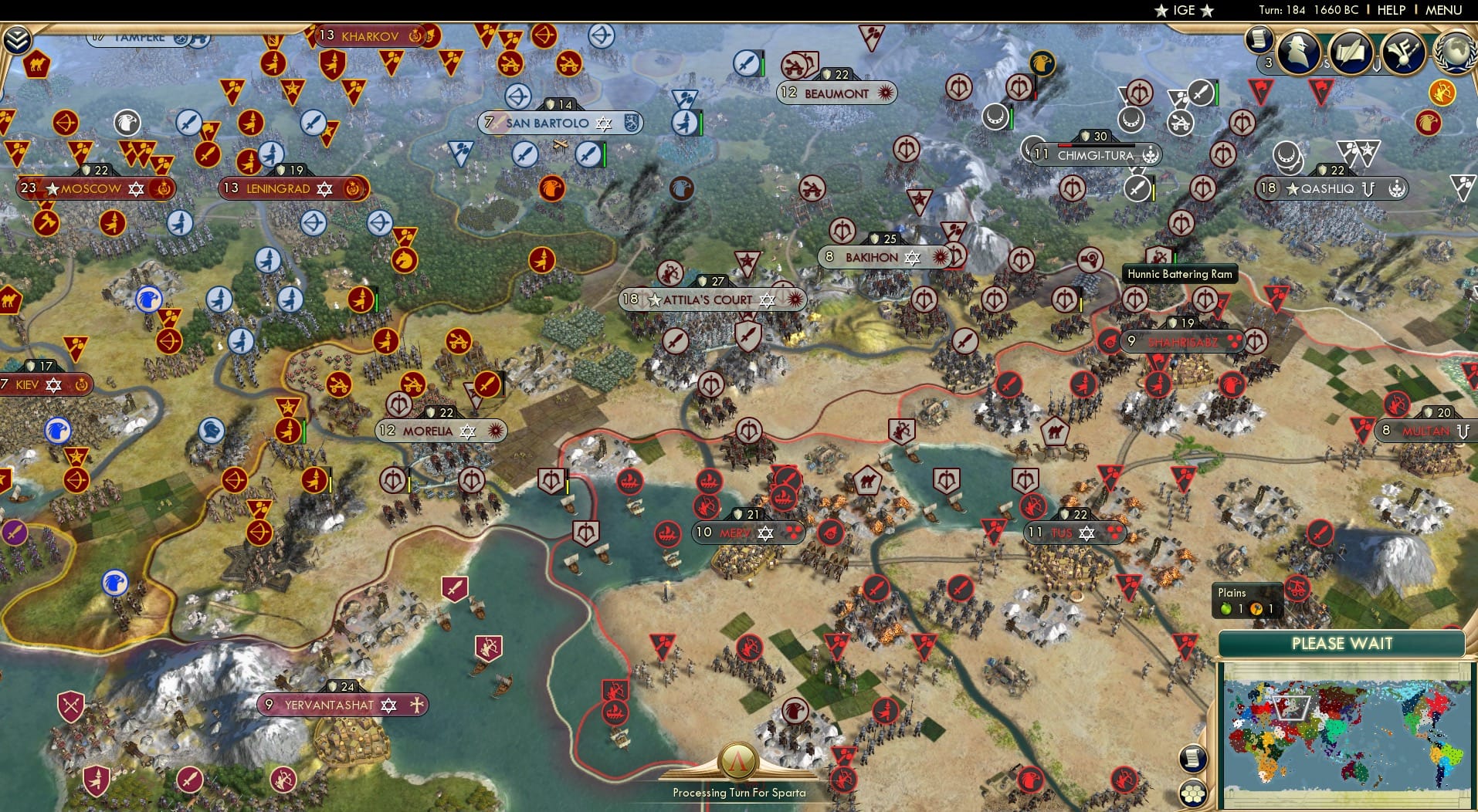
Task: Open the notification log scroll icon top-right
Action: pos(1259,46)
